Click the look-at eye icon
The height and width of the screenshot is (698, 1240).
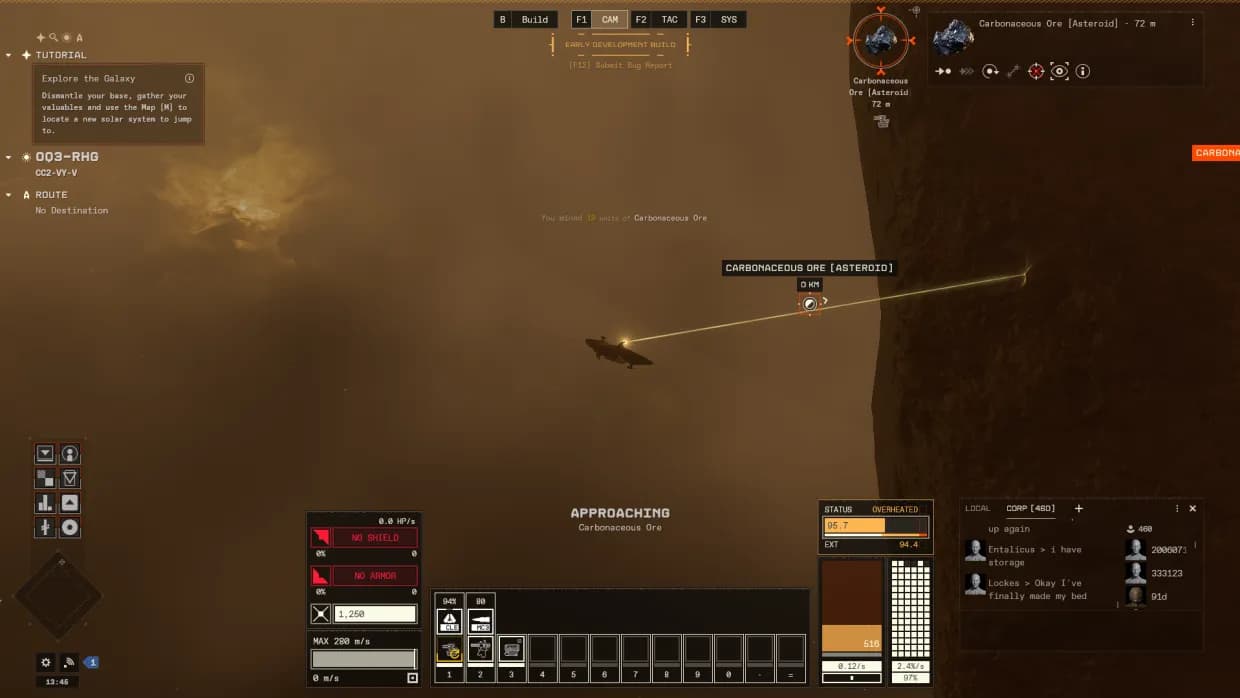(1059, 71)
